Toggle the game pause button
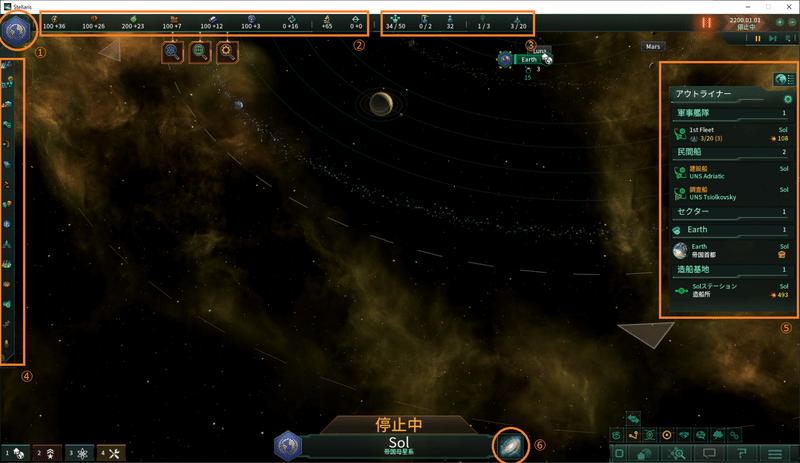The width and height of the screenshot is (800, 463). (757, 39)
